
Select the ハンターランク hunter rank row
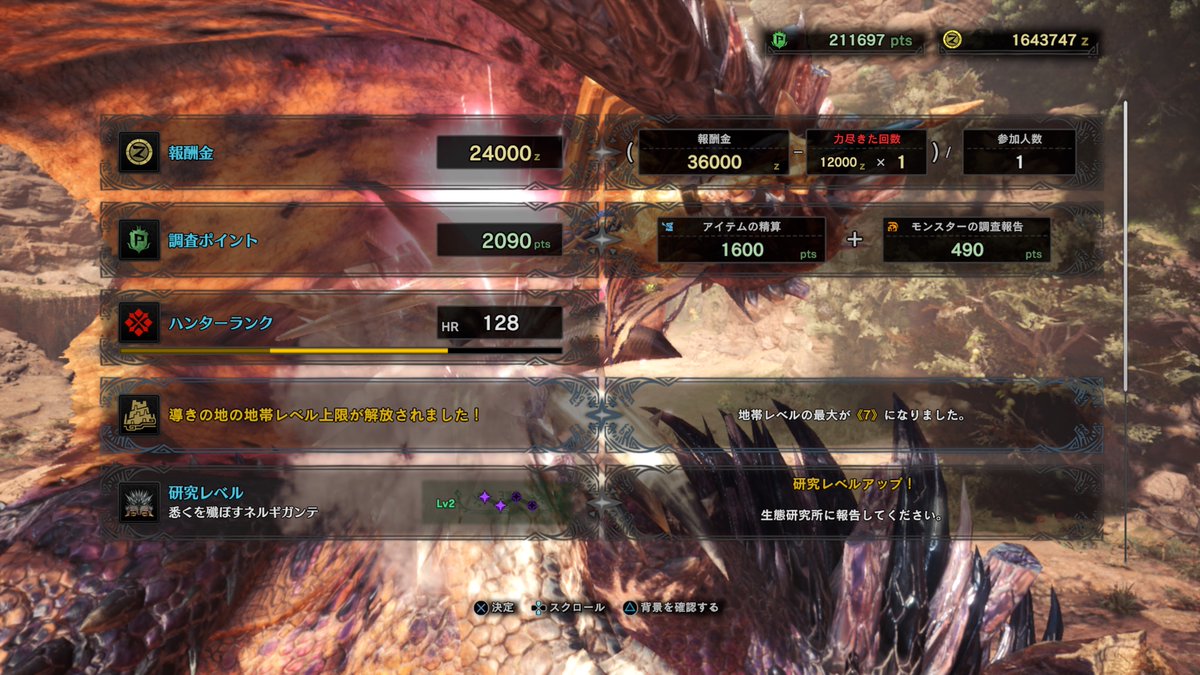340,324
